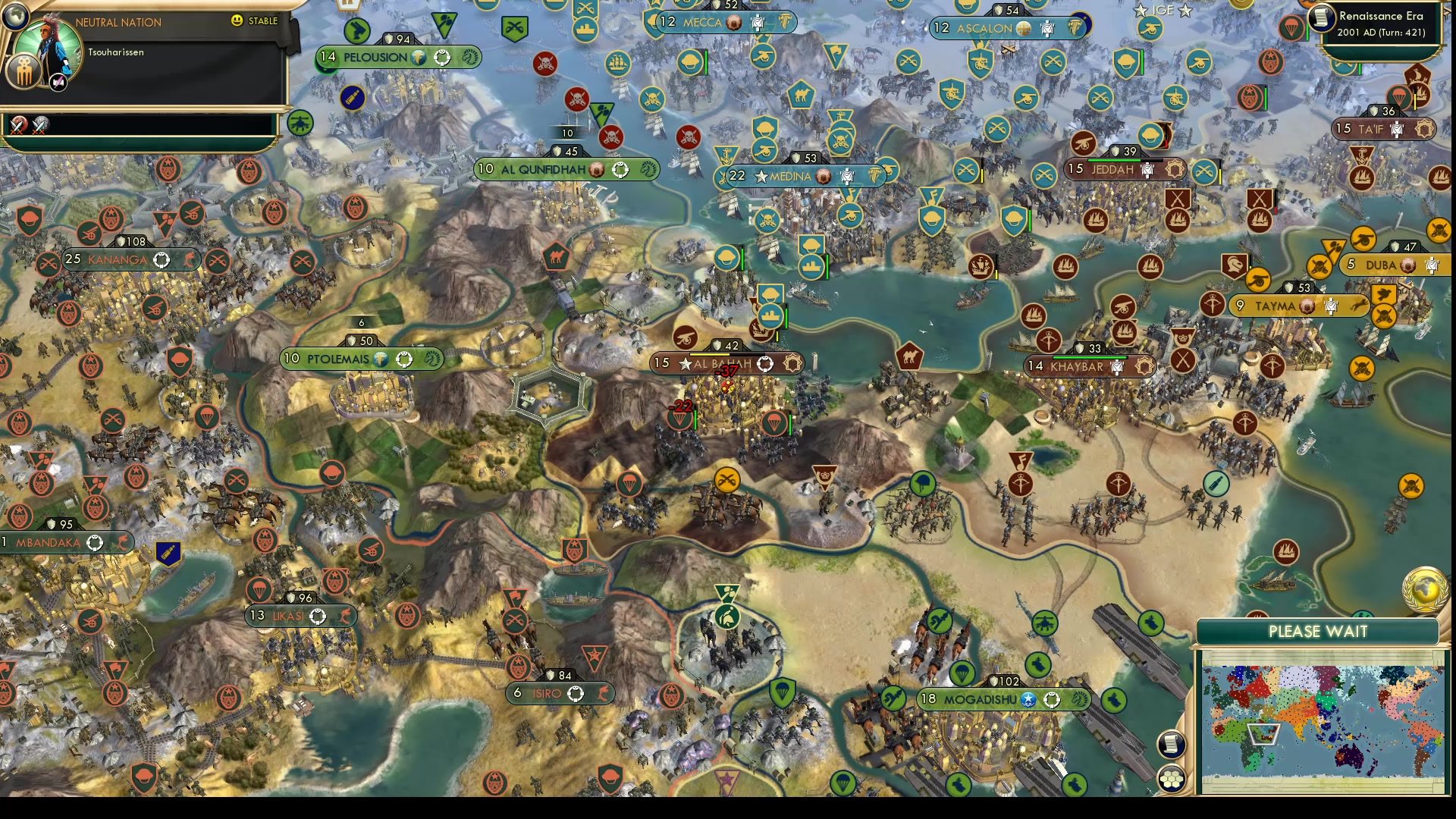Open the Ptolemais city screen
Viewport: 1456px width, 819px height.
coord(336,359)
